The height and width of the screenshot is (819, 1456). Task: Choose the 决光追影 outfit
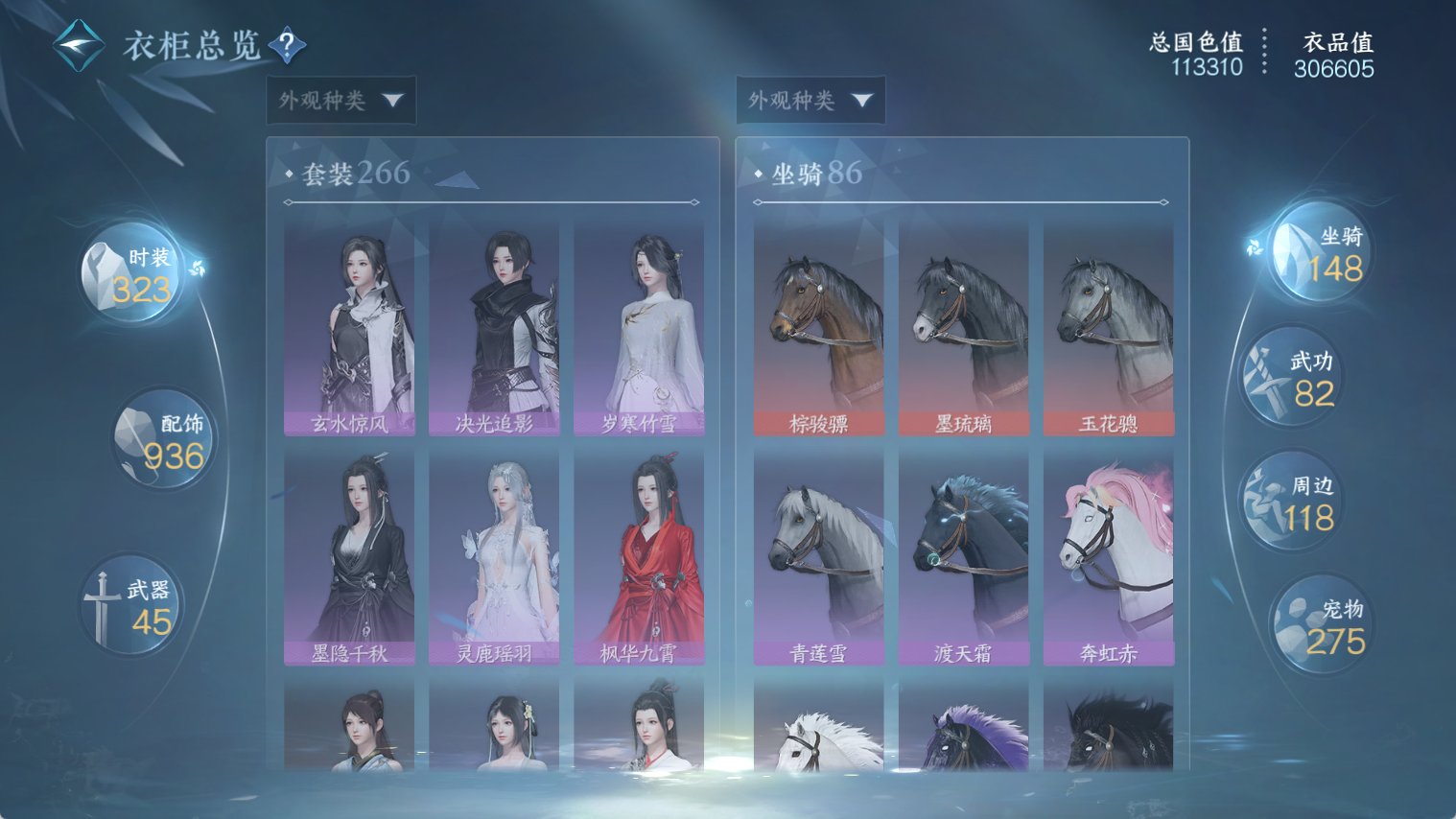tap(494, 329)
